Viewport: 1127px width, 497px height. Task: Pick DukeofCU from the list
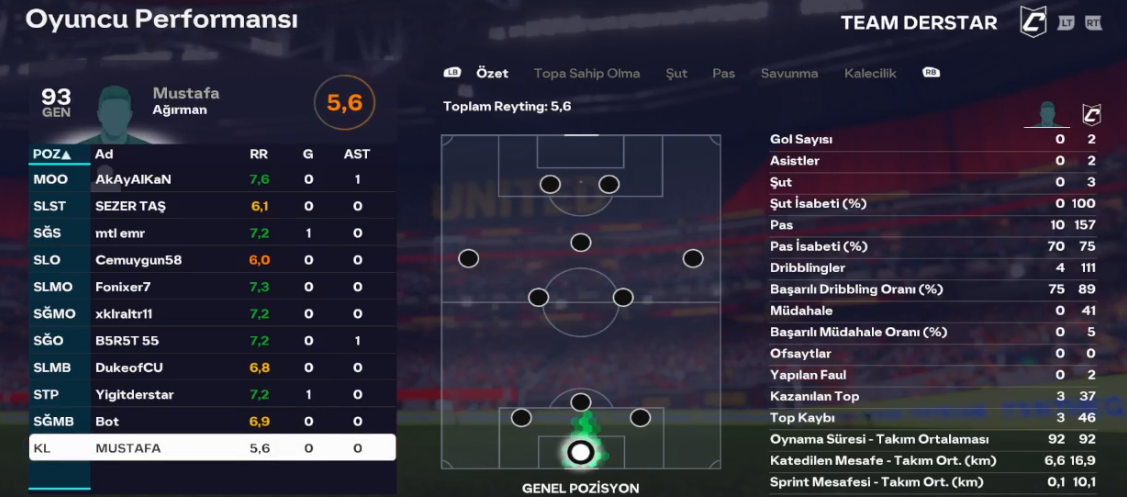click(212, 368)
